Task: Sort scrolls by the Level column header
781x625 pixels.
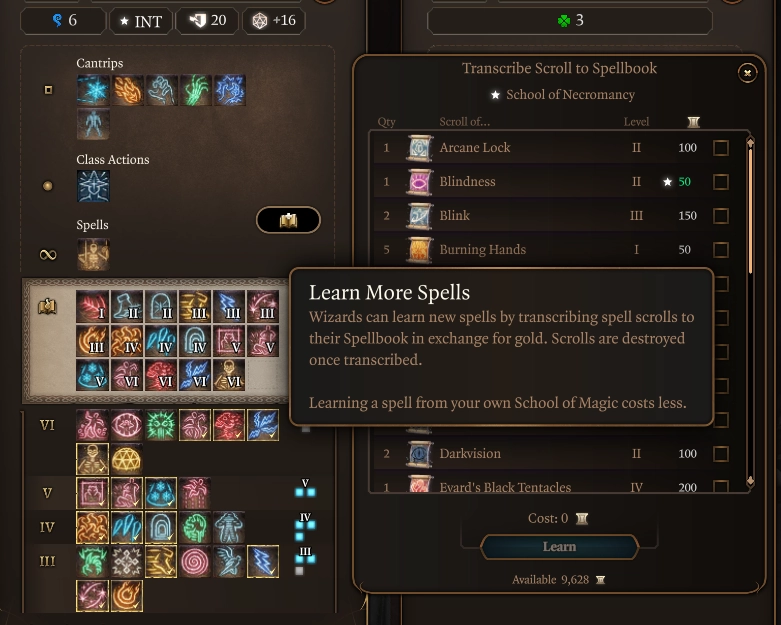Action: (x=636, y=122)
